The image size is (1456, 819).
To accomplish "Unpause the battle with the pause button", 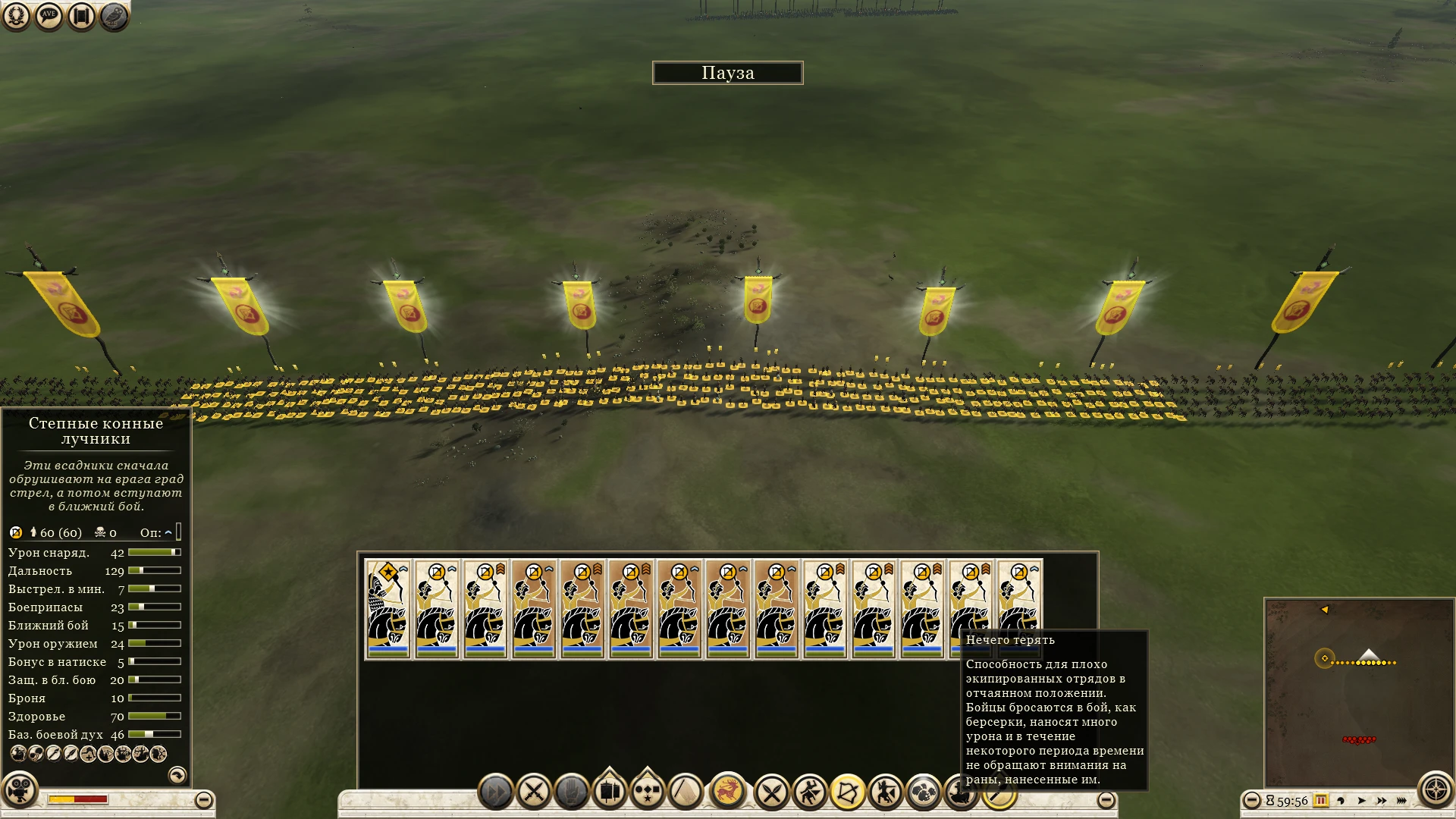I will [1320, 801].
